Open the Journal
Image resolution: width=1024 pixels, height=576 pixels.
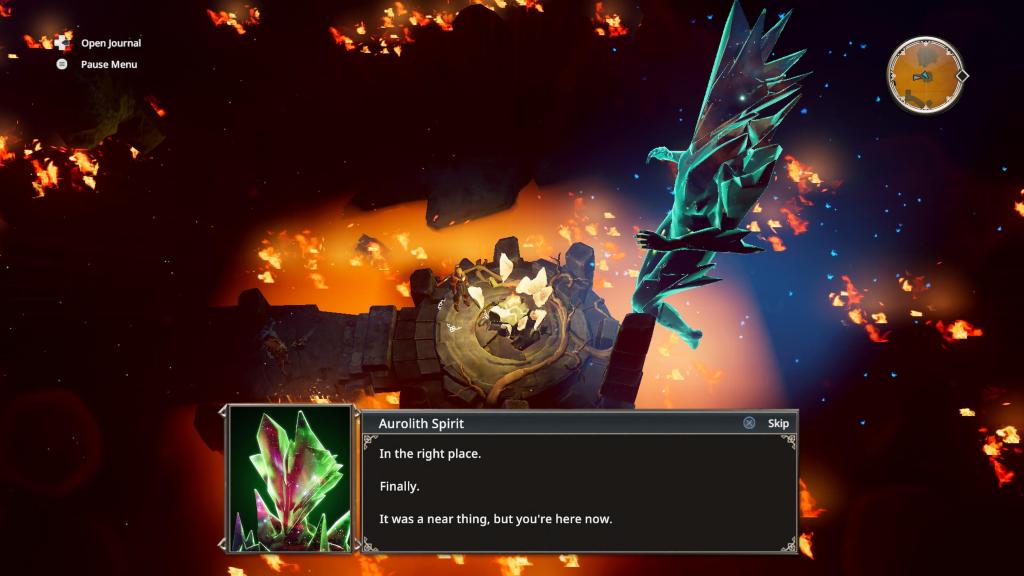coord(110,43)
